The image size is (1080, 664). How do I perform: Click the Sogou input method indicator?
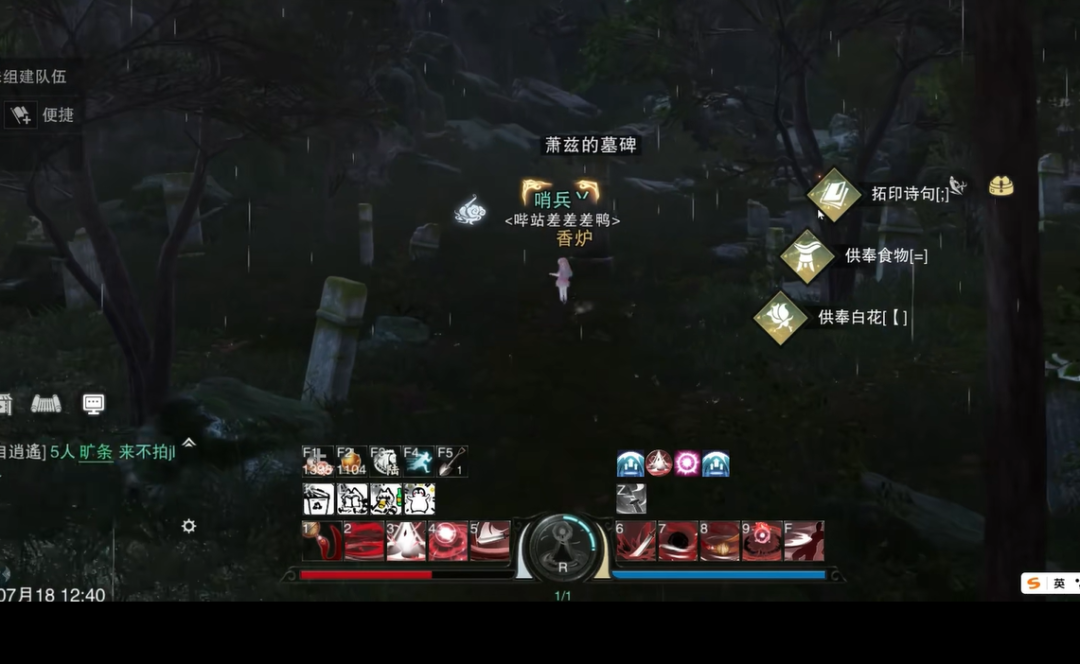[x=1034, y=583]
